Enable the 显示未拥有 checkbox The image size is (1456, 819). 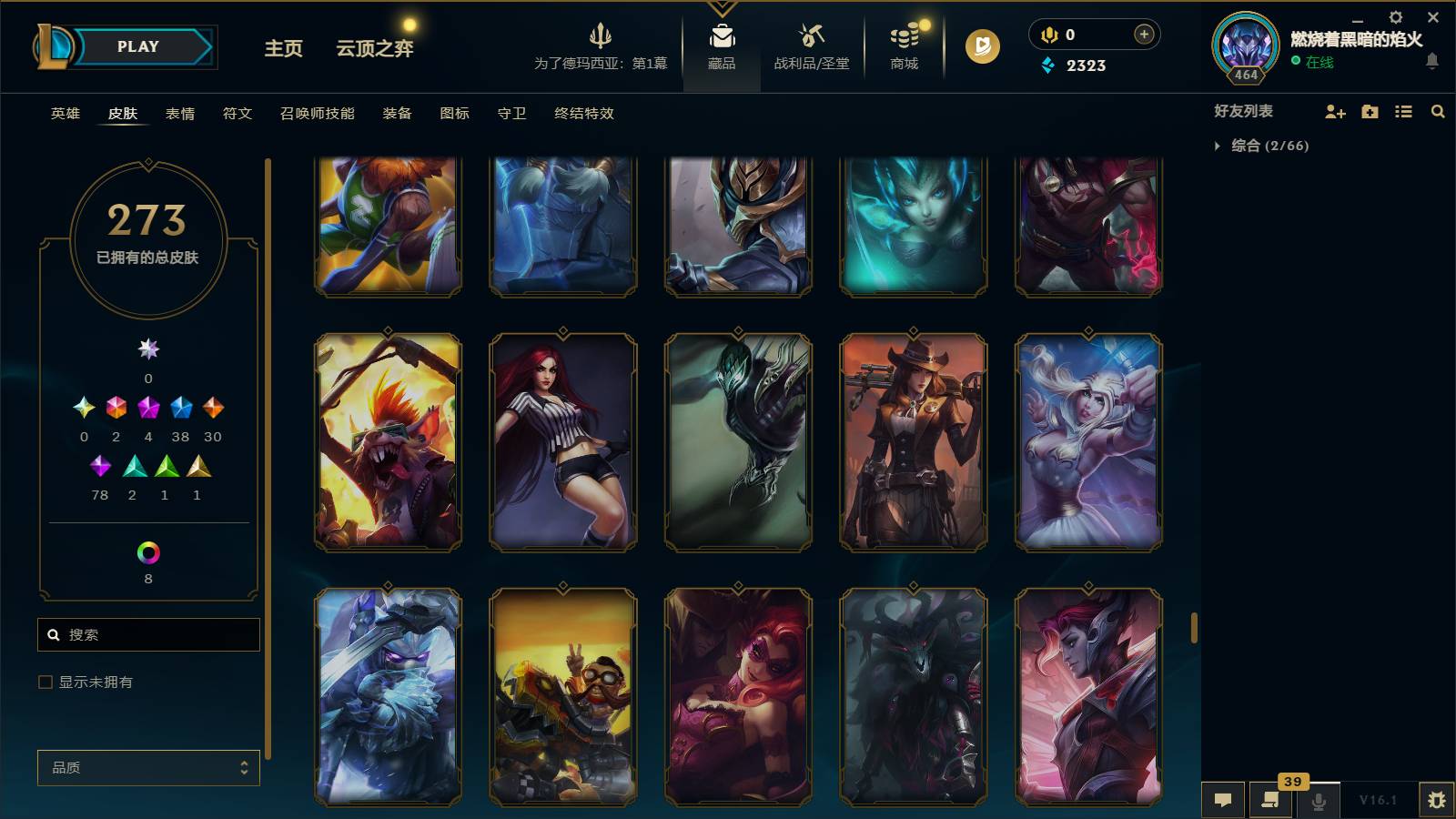pos(43,681)
